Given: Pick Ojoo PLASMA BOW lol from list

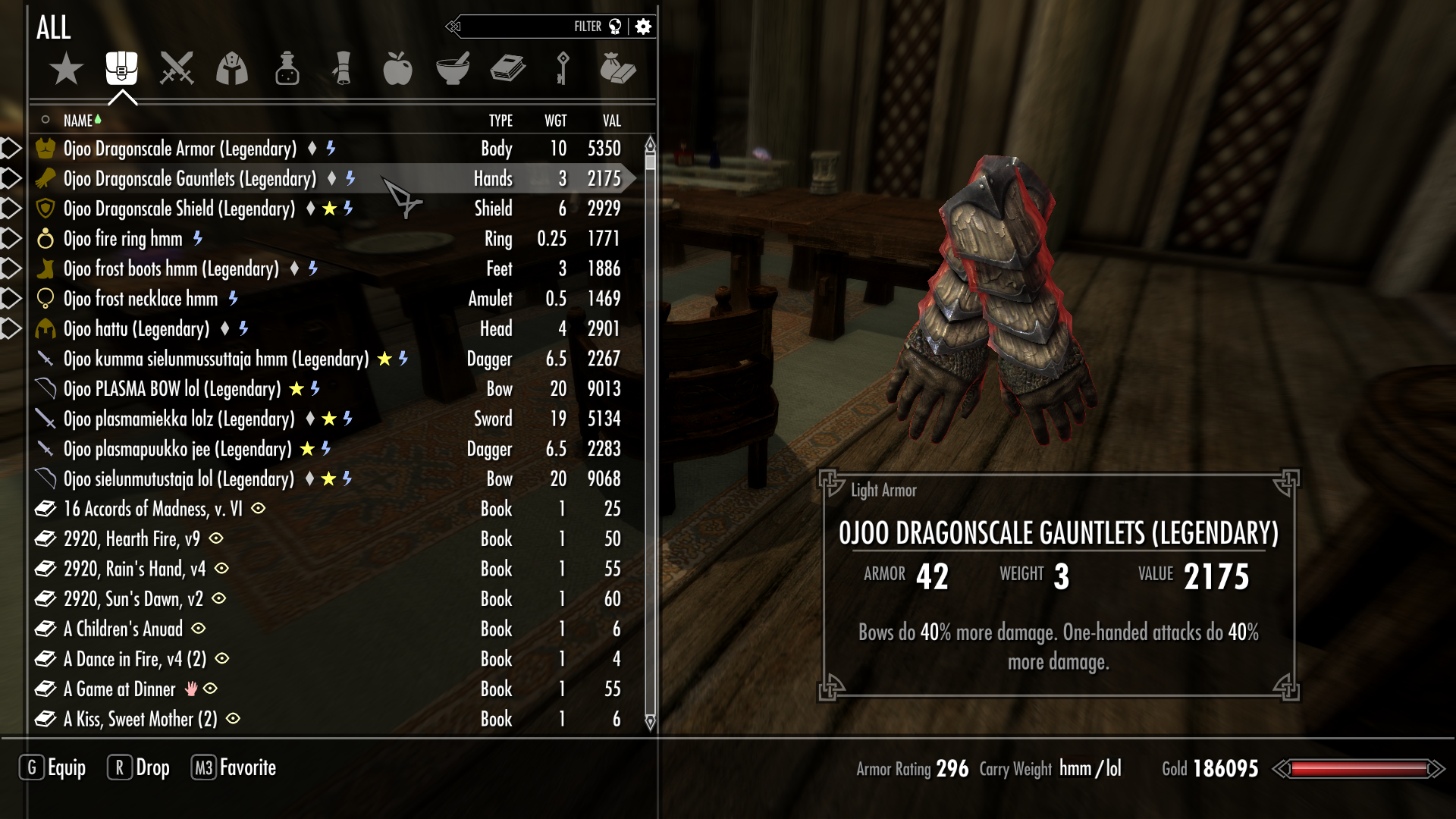Looking at the screenshot, I should pyautogui.click(x=172, y=389).
